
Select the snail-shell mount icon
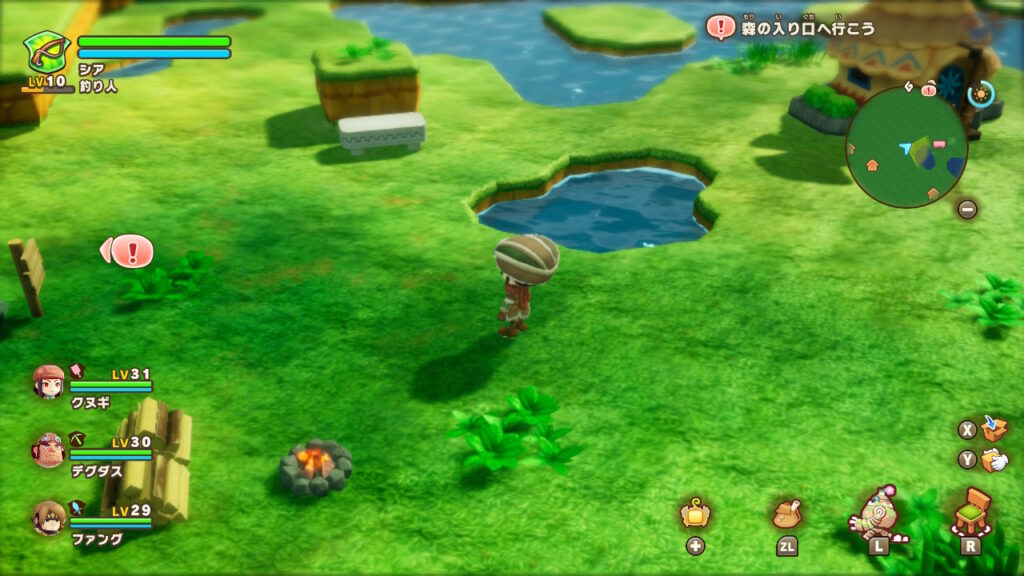click(876, 512)
